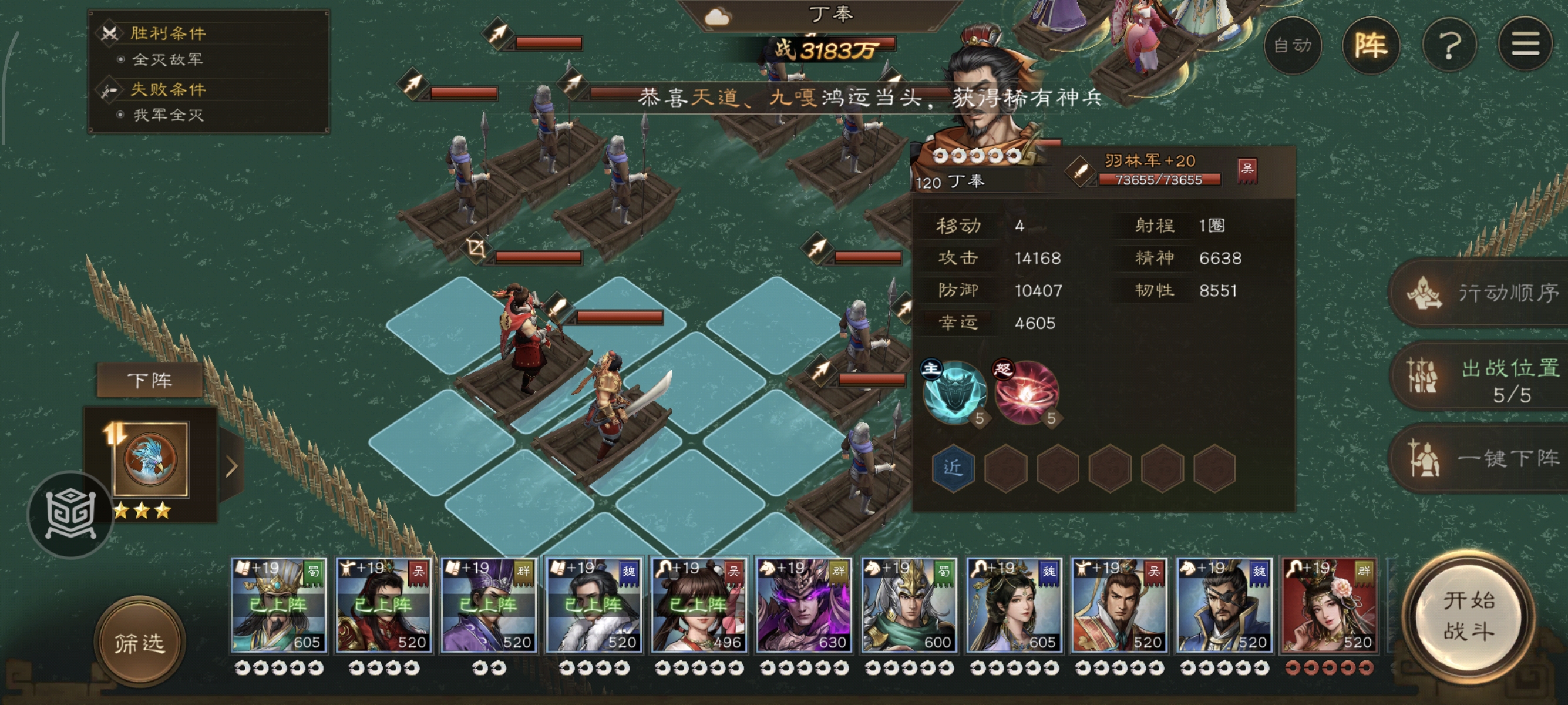Start the battle with 开始战斗
Image resolution: width=1568 pixels, height=705 pixels.
[1469, 616]
